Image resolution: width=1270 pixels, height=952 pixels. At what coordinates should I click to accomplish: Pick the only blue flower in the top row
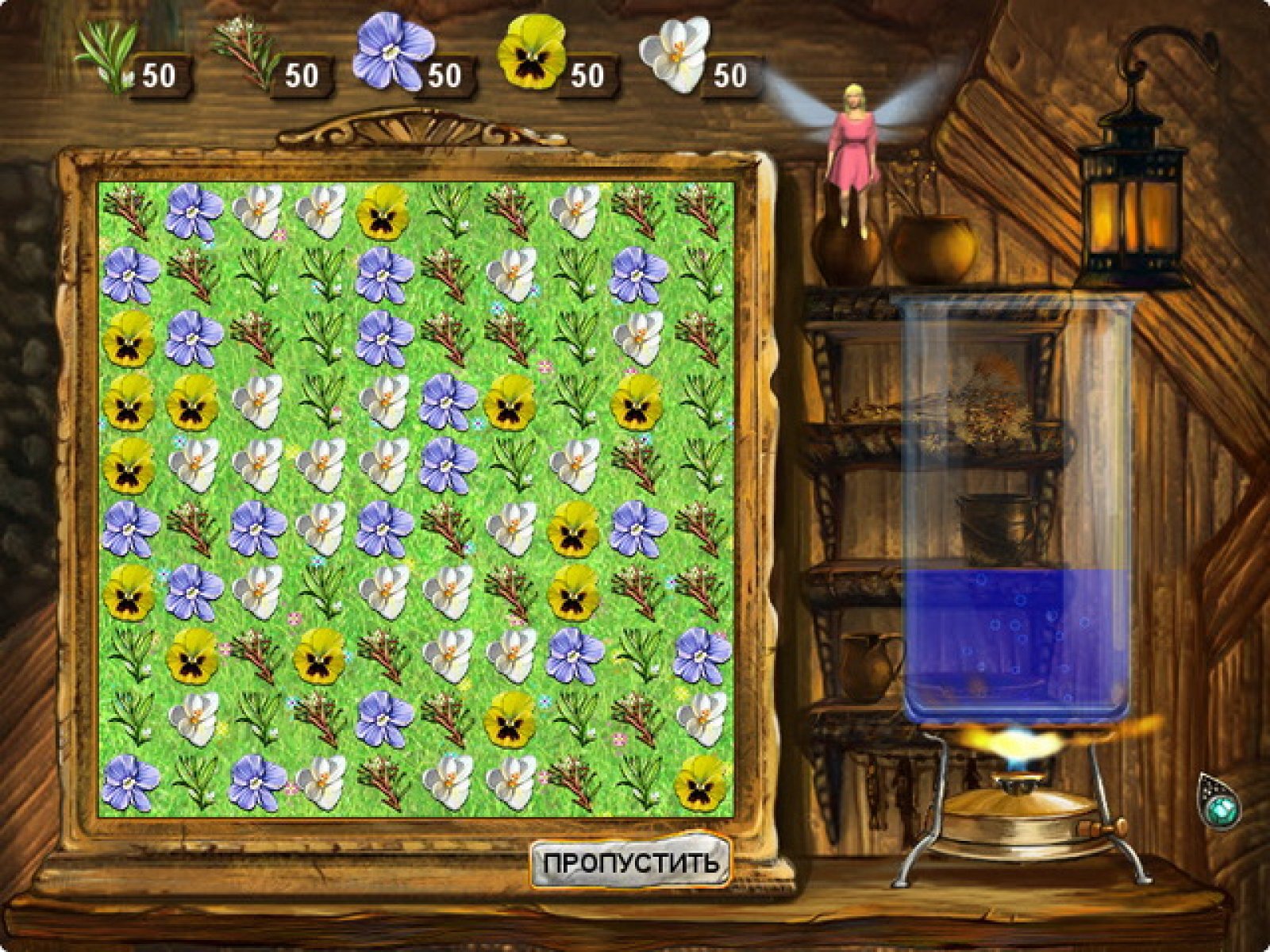pyautogui.click(x=193, y=211)
